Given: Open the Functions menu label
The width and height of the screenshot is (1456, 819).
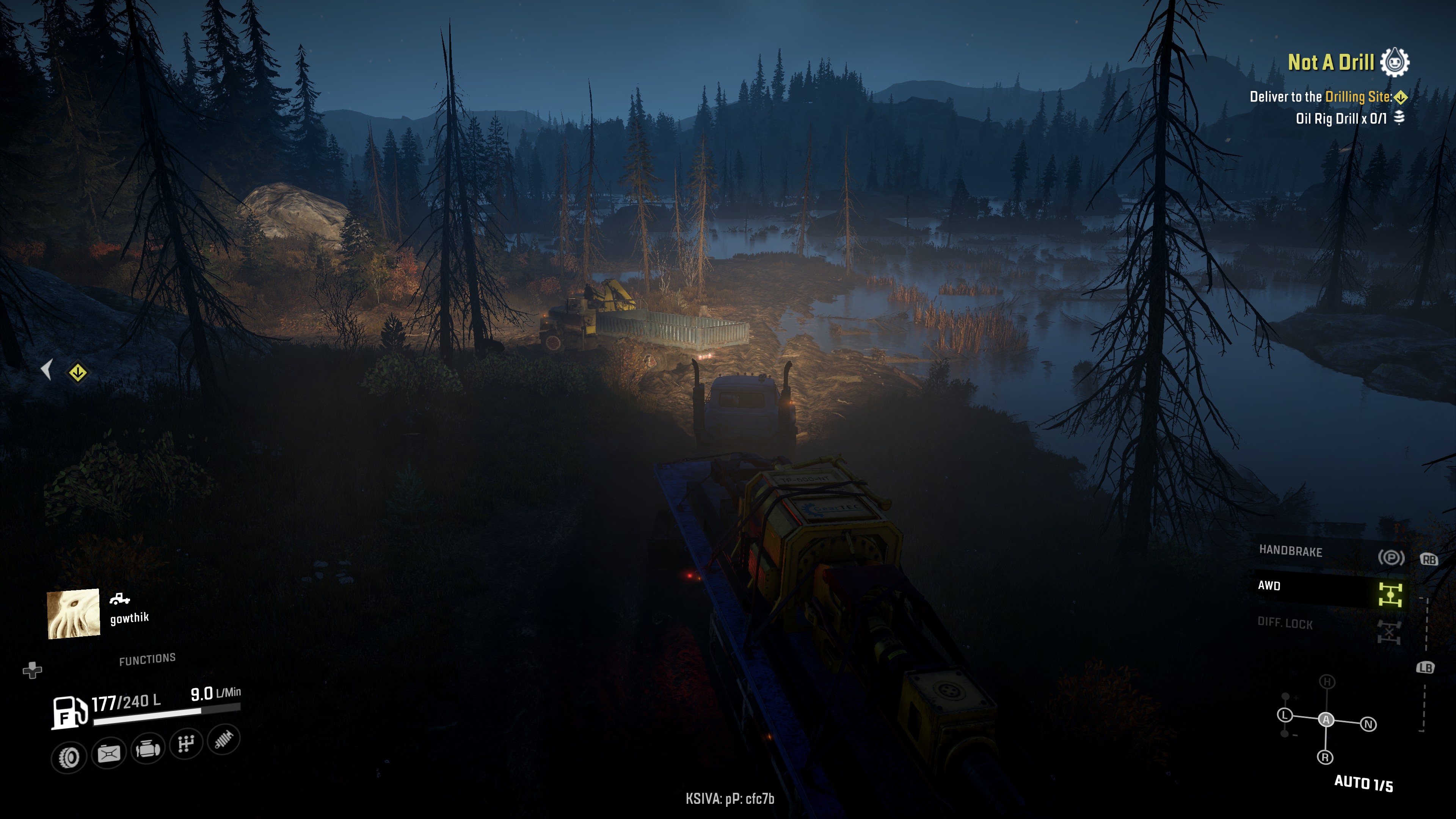Looking at the screenshot, I should (x=147, y=659).
